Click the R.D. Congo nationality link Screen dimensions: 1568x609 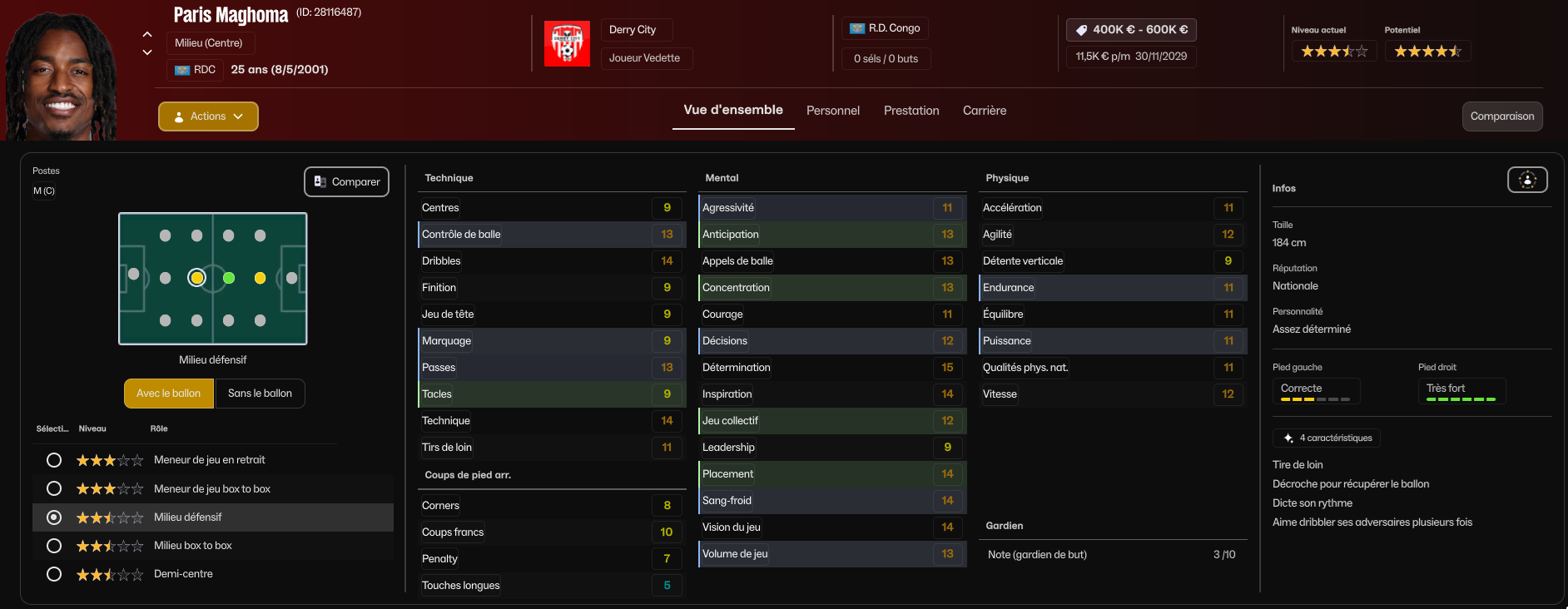tap(885, 28)
